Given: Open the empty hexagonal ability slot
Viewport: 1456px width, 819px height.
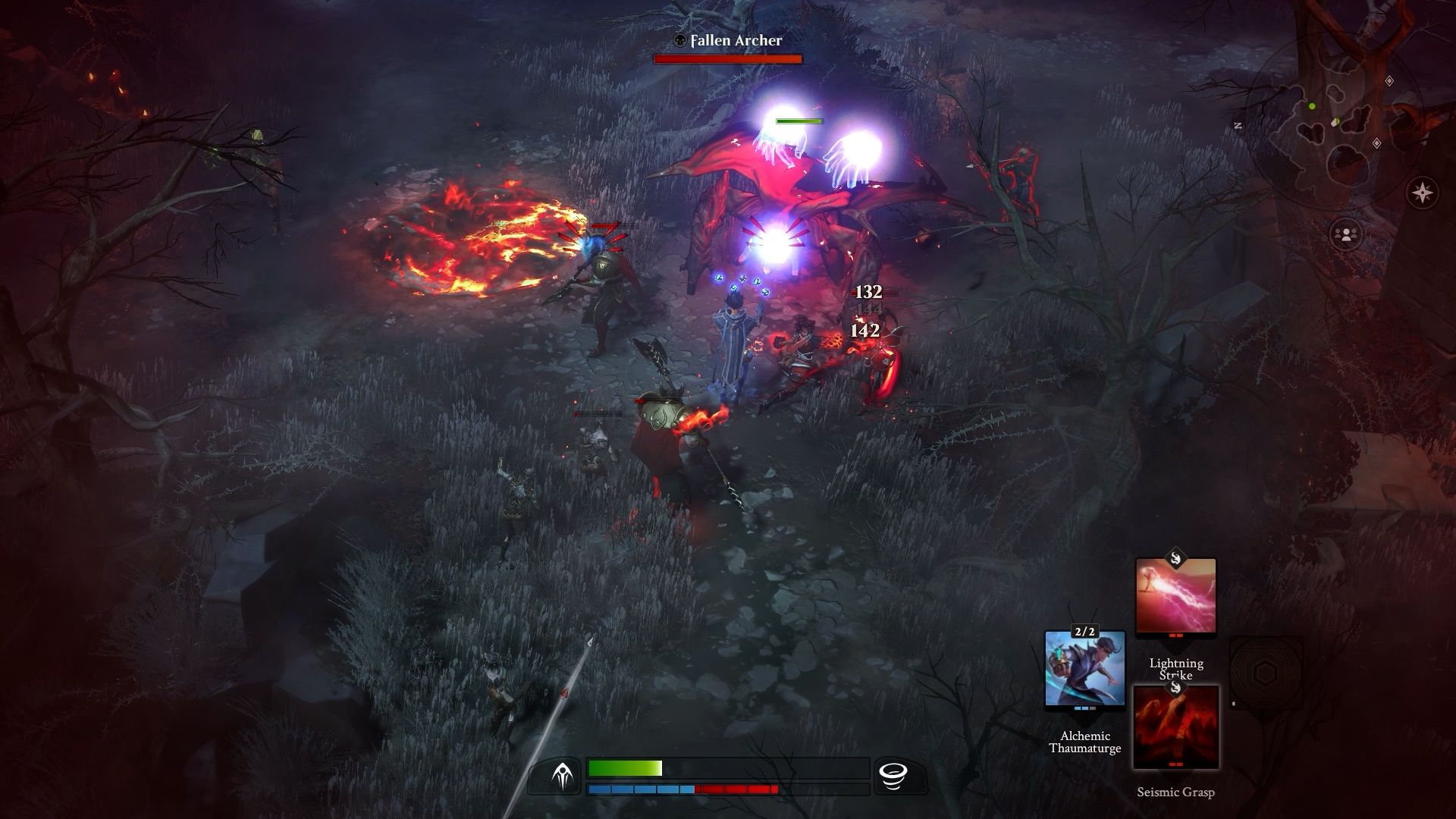Looking at the screenshot, I should pyautogui.click(x=1266, y=670).
